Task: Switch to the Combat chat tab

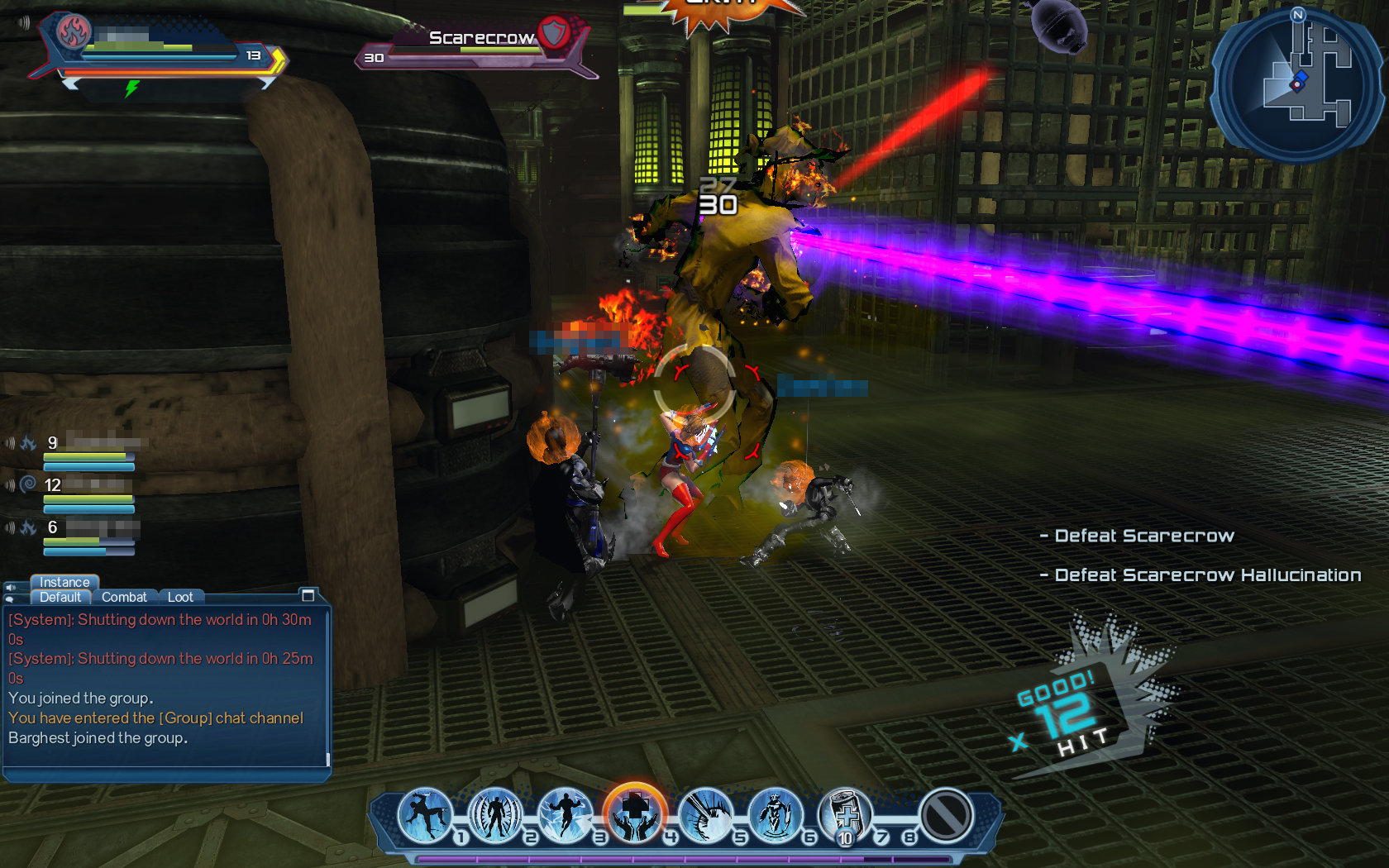Action: [124, 597]
